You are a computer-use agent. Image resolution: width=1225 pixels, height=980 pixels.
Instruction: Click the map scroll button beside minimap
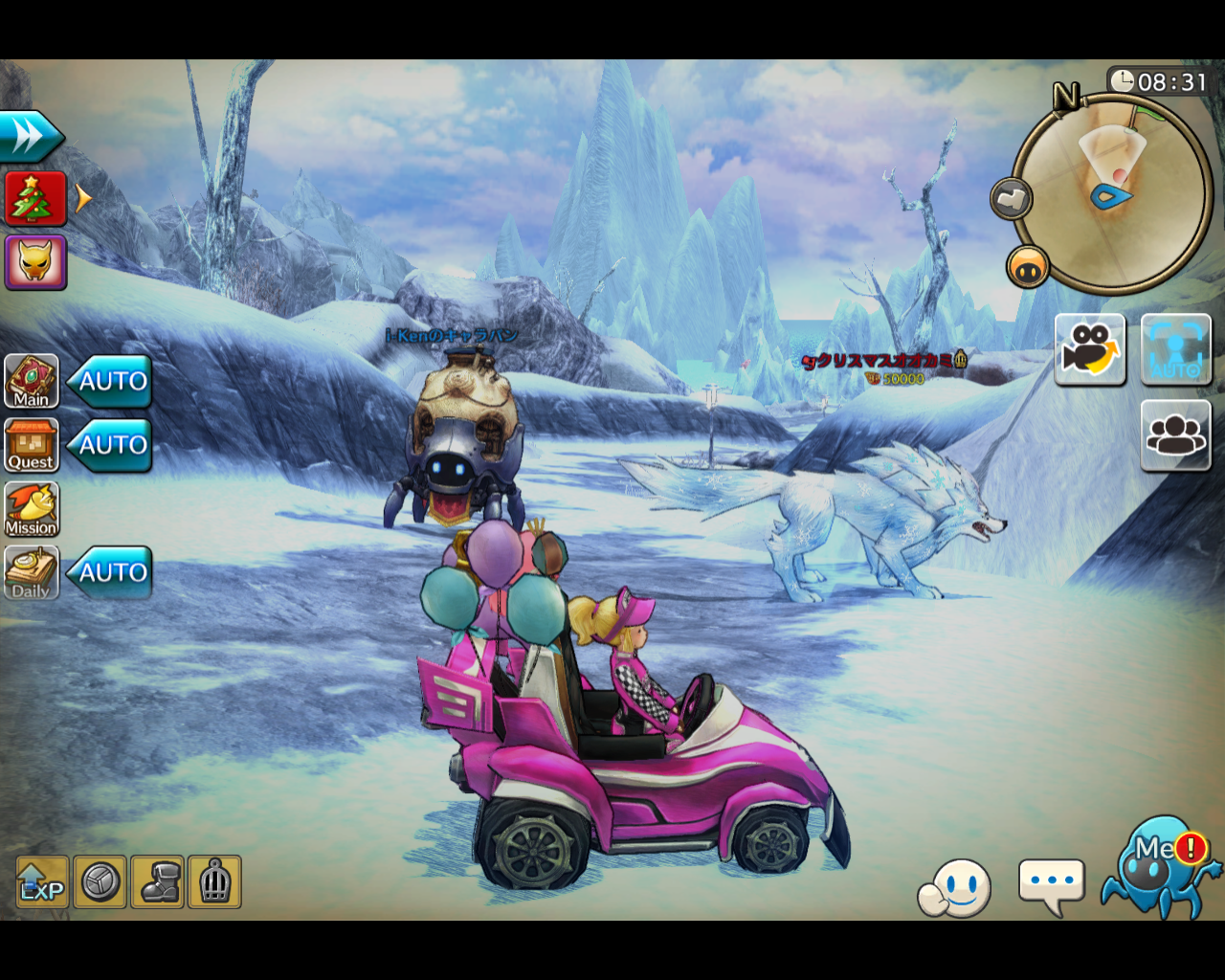tap(1011, 199)
